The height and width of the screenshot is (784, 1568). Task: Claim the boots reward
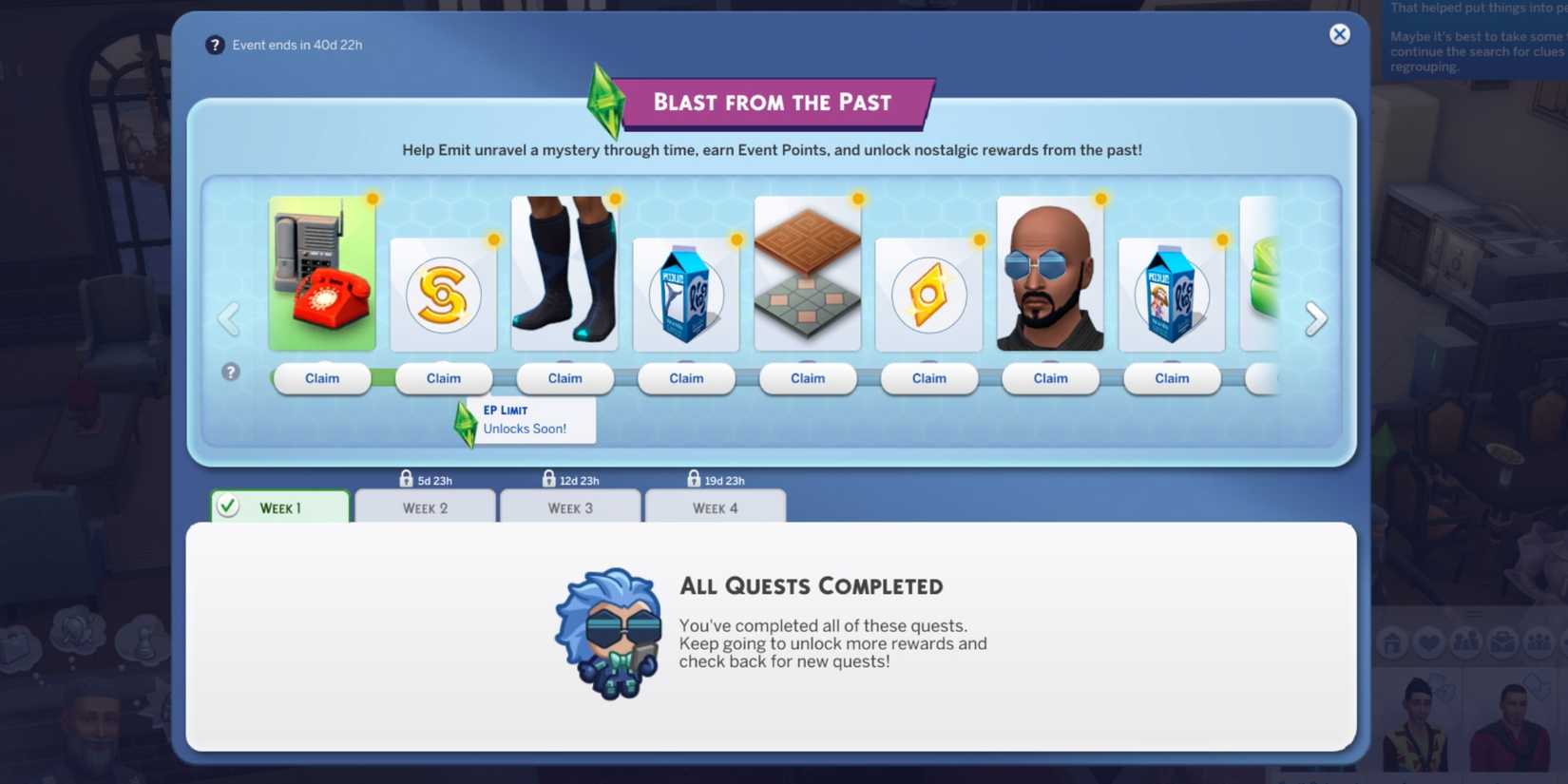pos(564,378)
